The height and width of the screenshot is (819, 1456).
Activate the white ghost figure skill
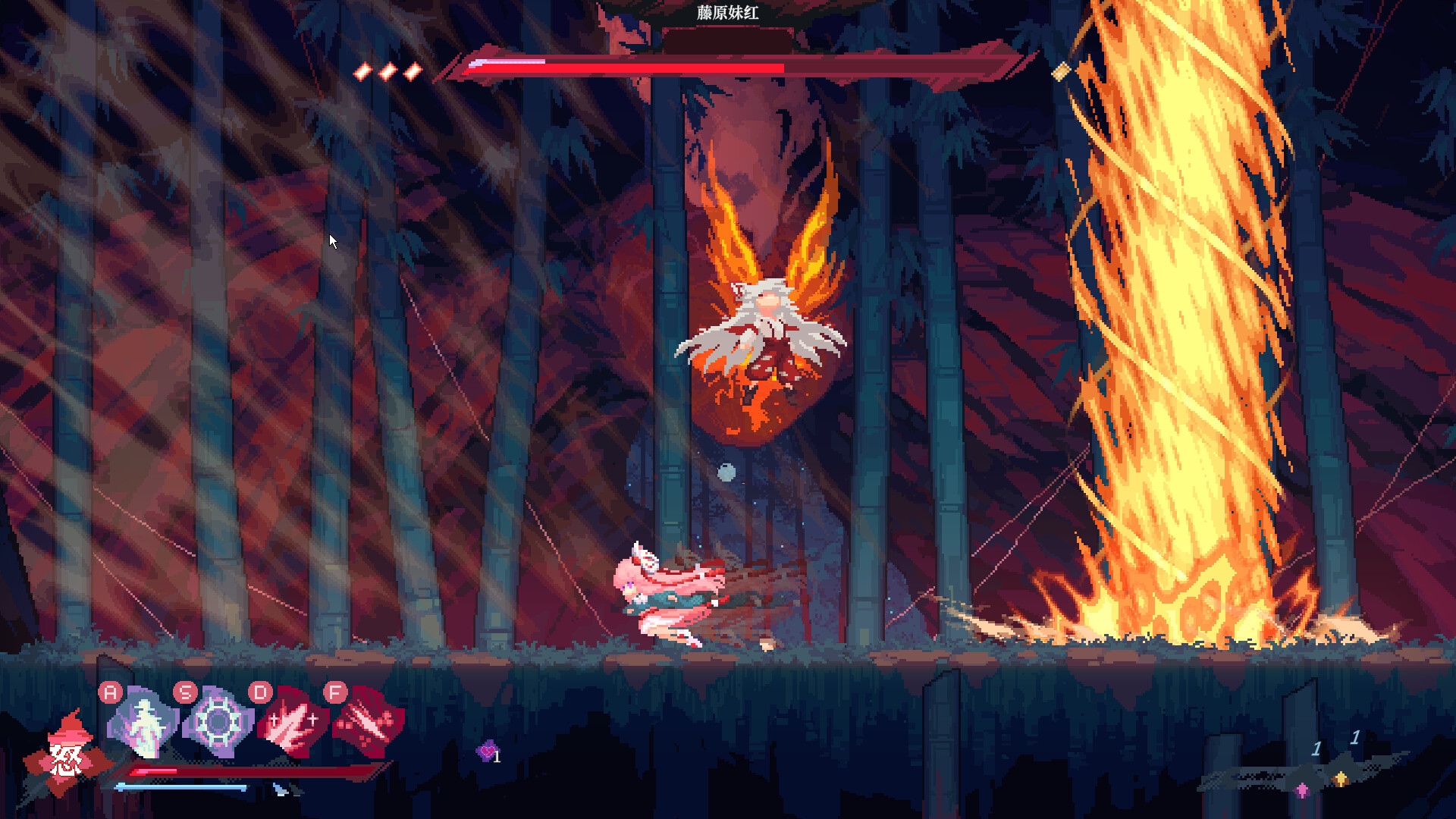click(x=143, y=723)
